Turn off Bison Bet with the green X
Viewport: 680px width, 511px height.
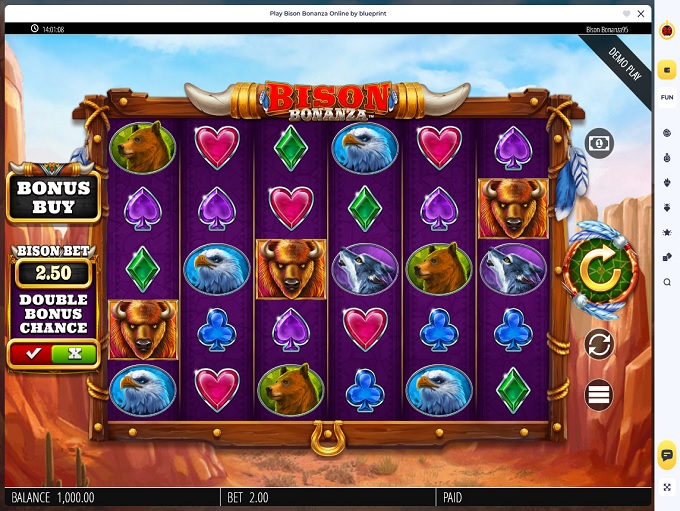[x=74, y=353]
